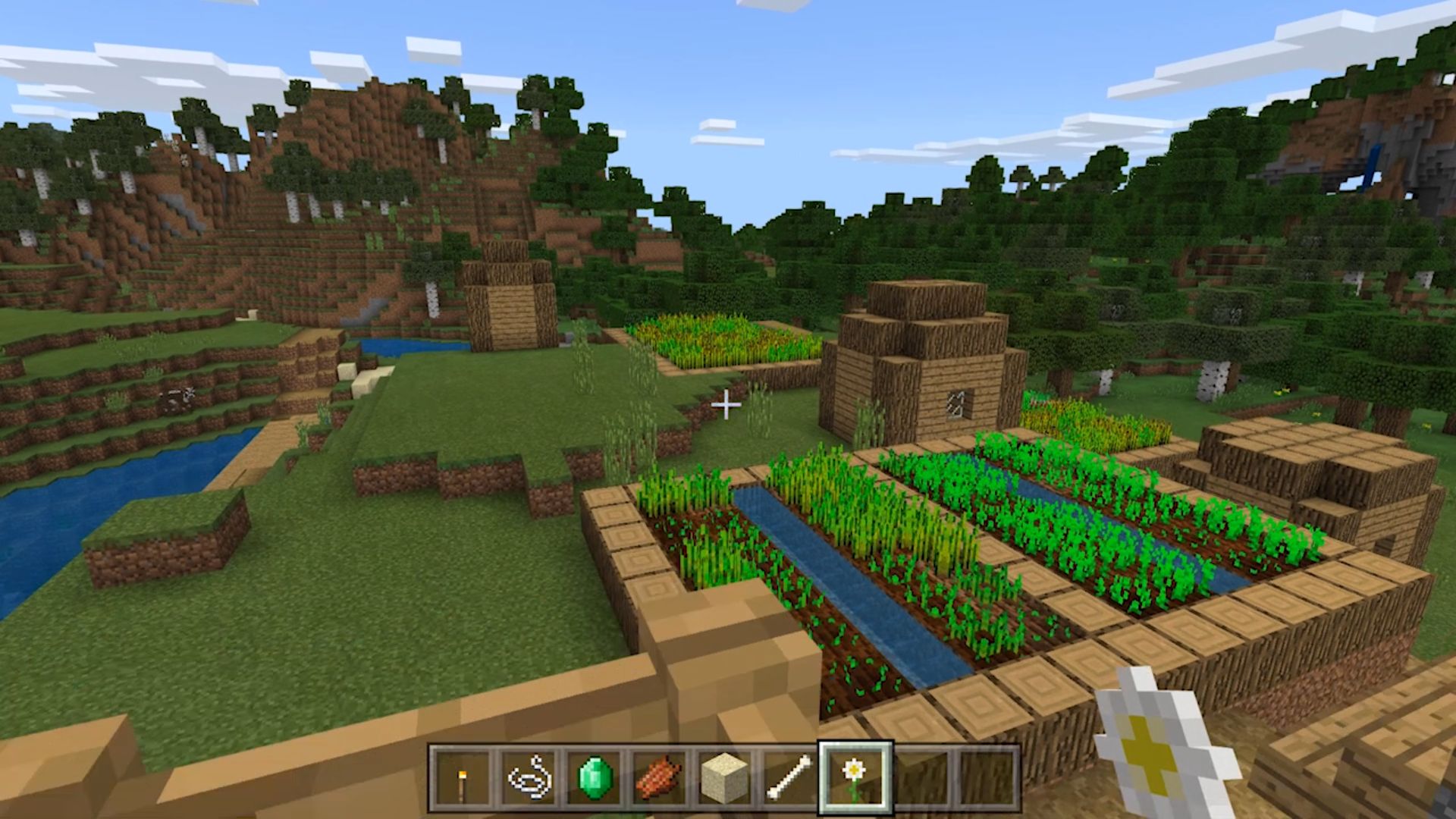Click the highlighted white daisy slot
Viewport: 1456px width, 819px height.
pyautogui.click(x=855, y=778)
